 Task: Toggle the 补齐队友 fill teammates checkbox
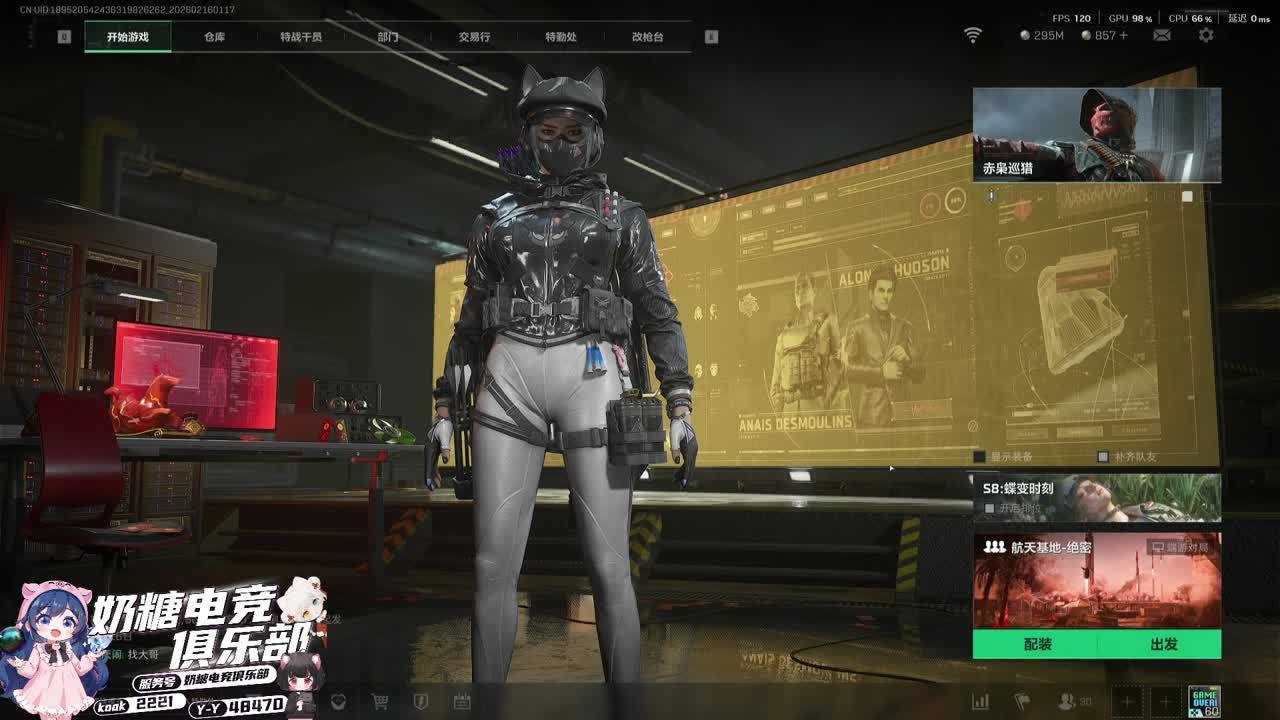[x=1103, y=457]
